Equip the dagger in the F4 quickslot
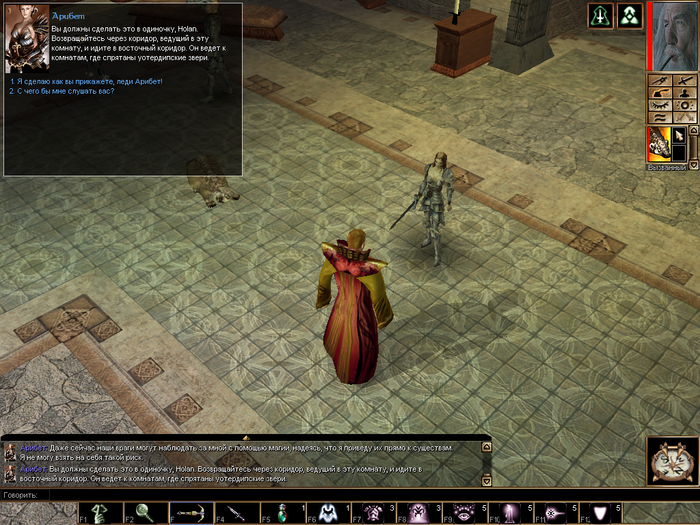The image size is (700, 525). (236, 513)
